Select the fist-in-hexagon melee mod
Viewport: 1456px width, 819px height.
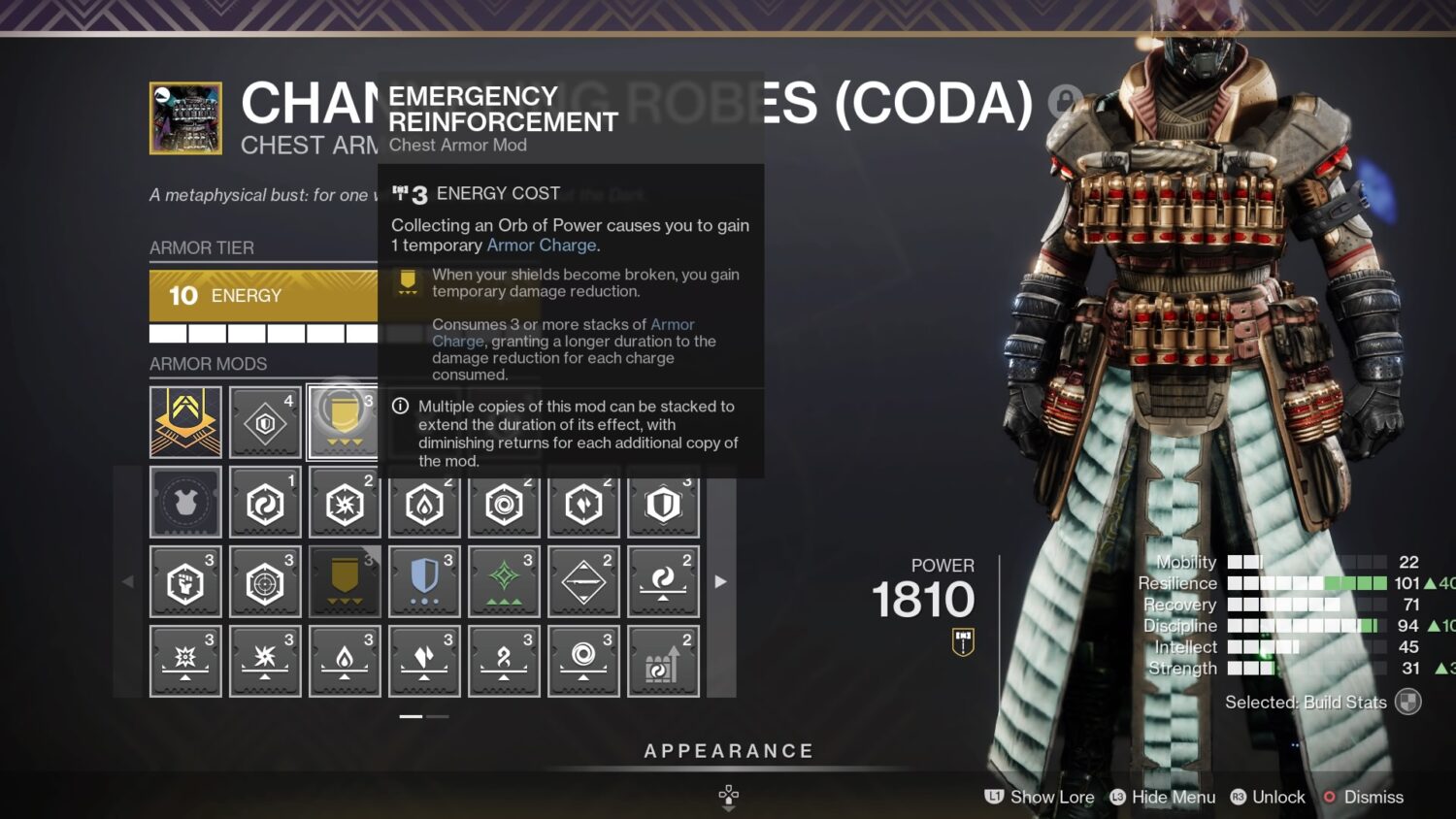tap(185, 582)
